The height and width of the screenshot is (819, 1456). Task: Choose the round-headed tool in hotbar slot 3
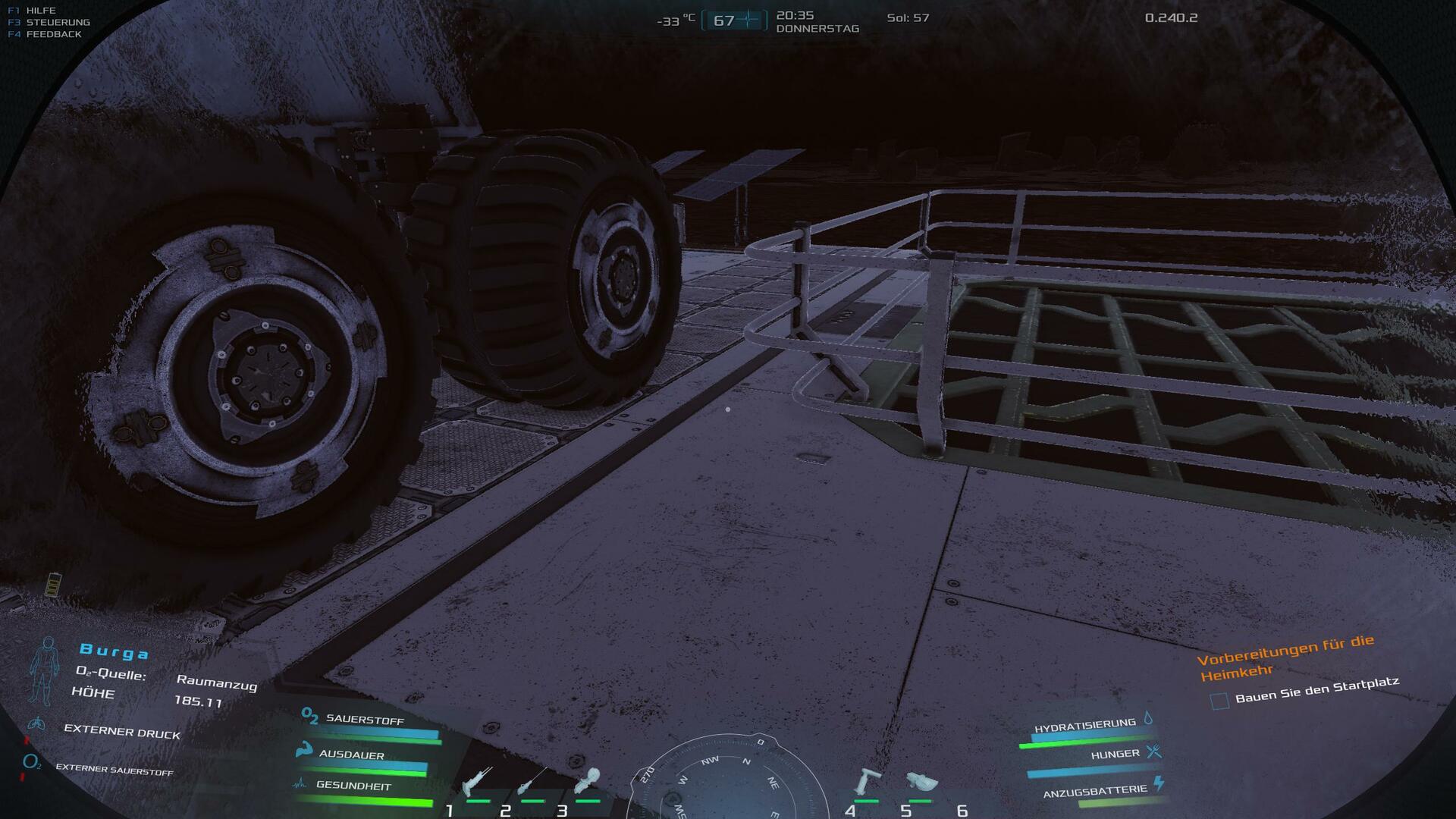pos(588,780)
